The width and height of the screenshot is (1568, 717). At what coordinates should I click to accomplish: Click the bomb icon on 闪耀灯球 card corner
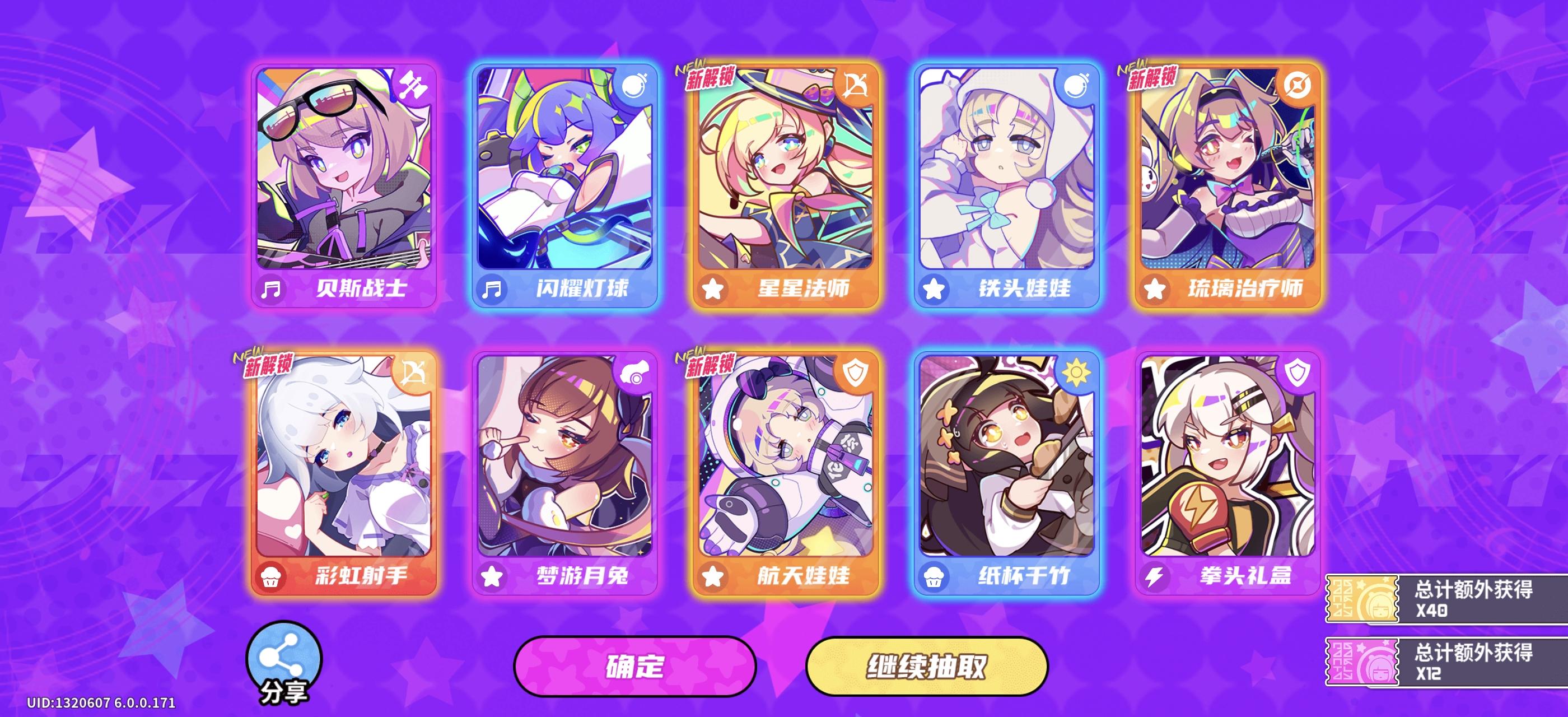coord(635,85)
